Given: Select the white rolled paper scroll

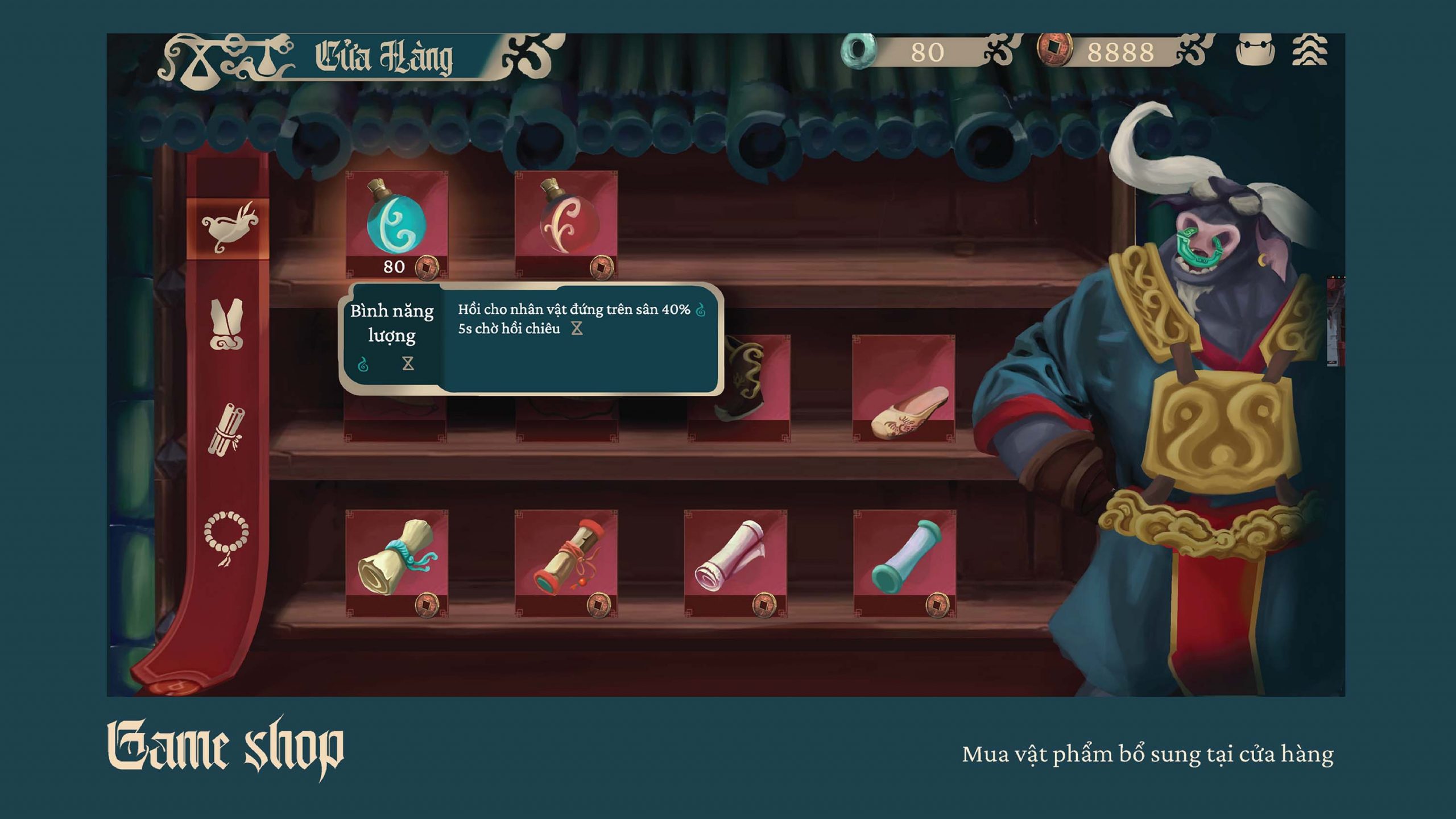Looking at the screenshot, I should (x=735, y=561).
